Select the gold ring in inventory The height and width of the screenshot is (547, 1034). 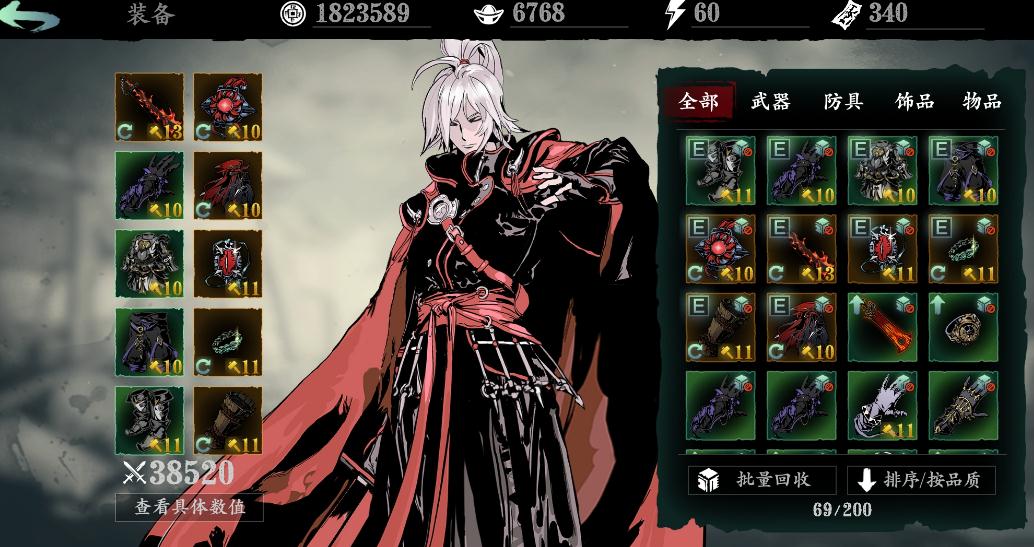[963, 326]
